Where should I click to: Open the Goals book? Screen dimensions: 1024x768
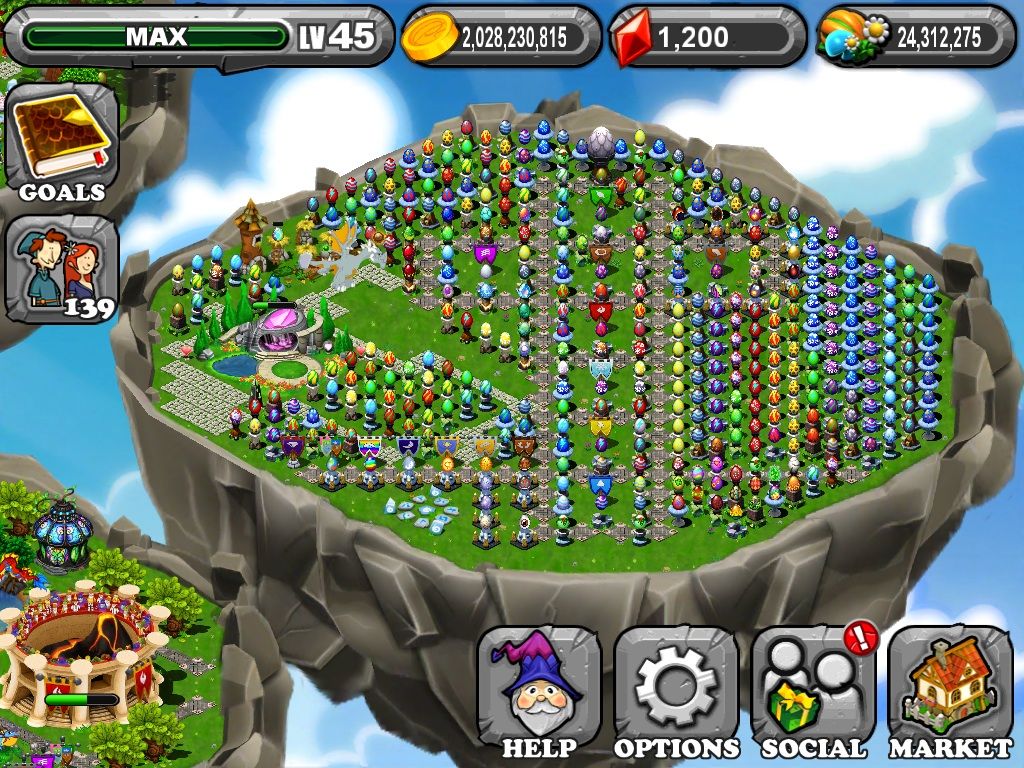pyautogui.click(x=61, y=142)
